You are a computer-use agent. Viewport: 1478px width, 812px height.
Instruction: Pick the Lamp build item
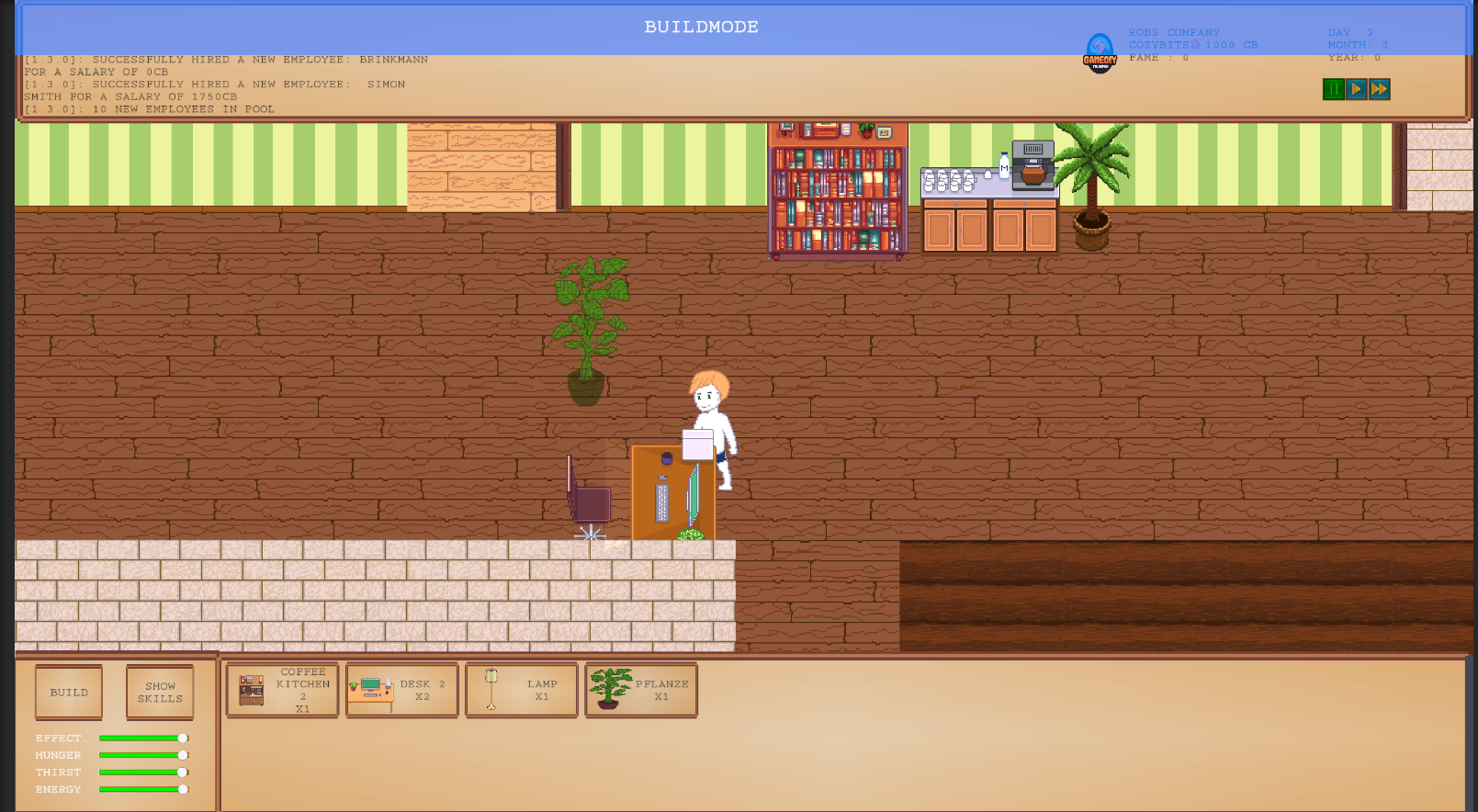point(522,690)
